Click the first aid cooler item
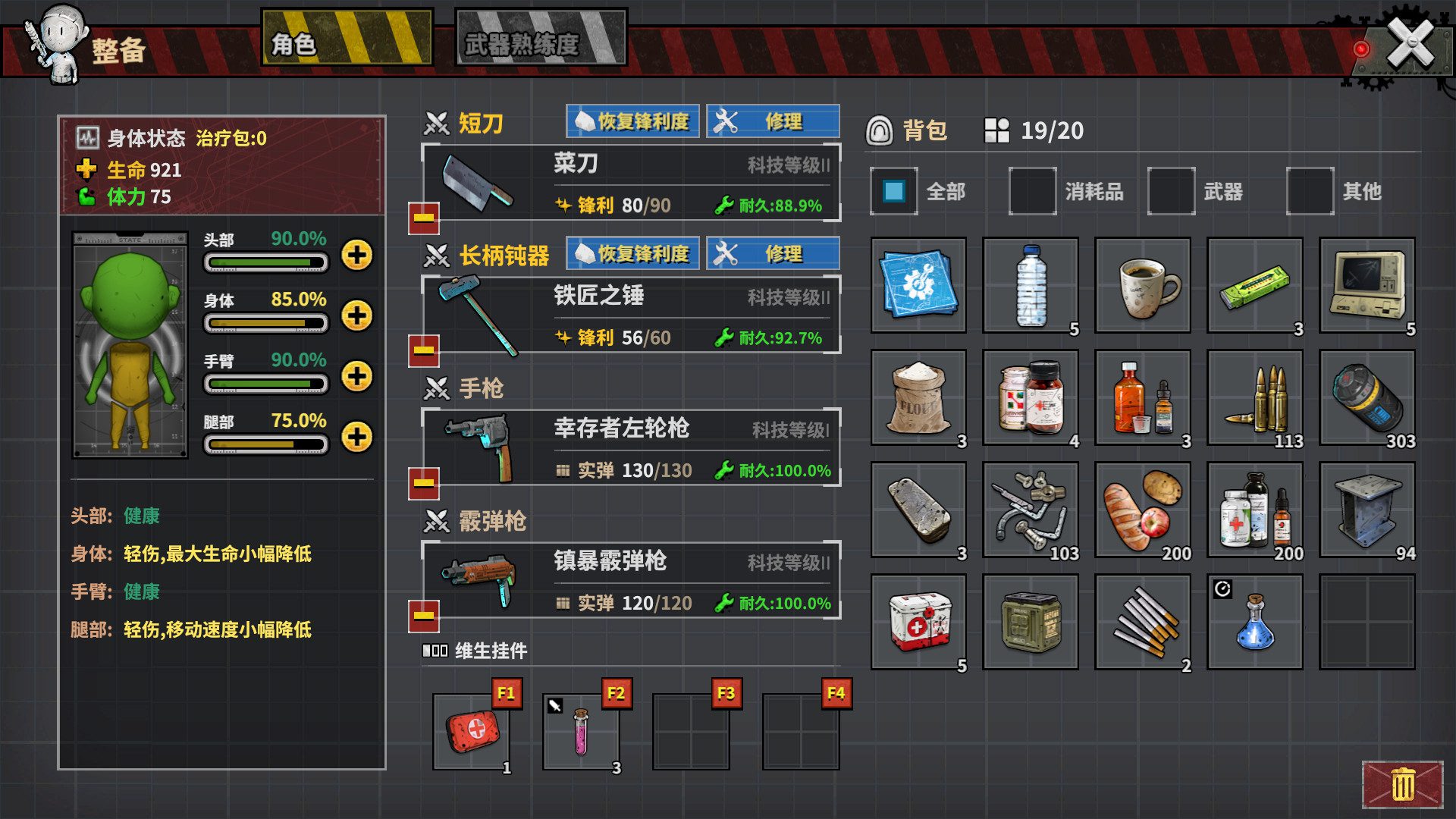Screen dimensions: 1456x819 (918, 622)
